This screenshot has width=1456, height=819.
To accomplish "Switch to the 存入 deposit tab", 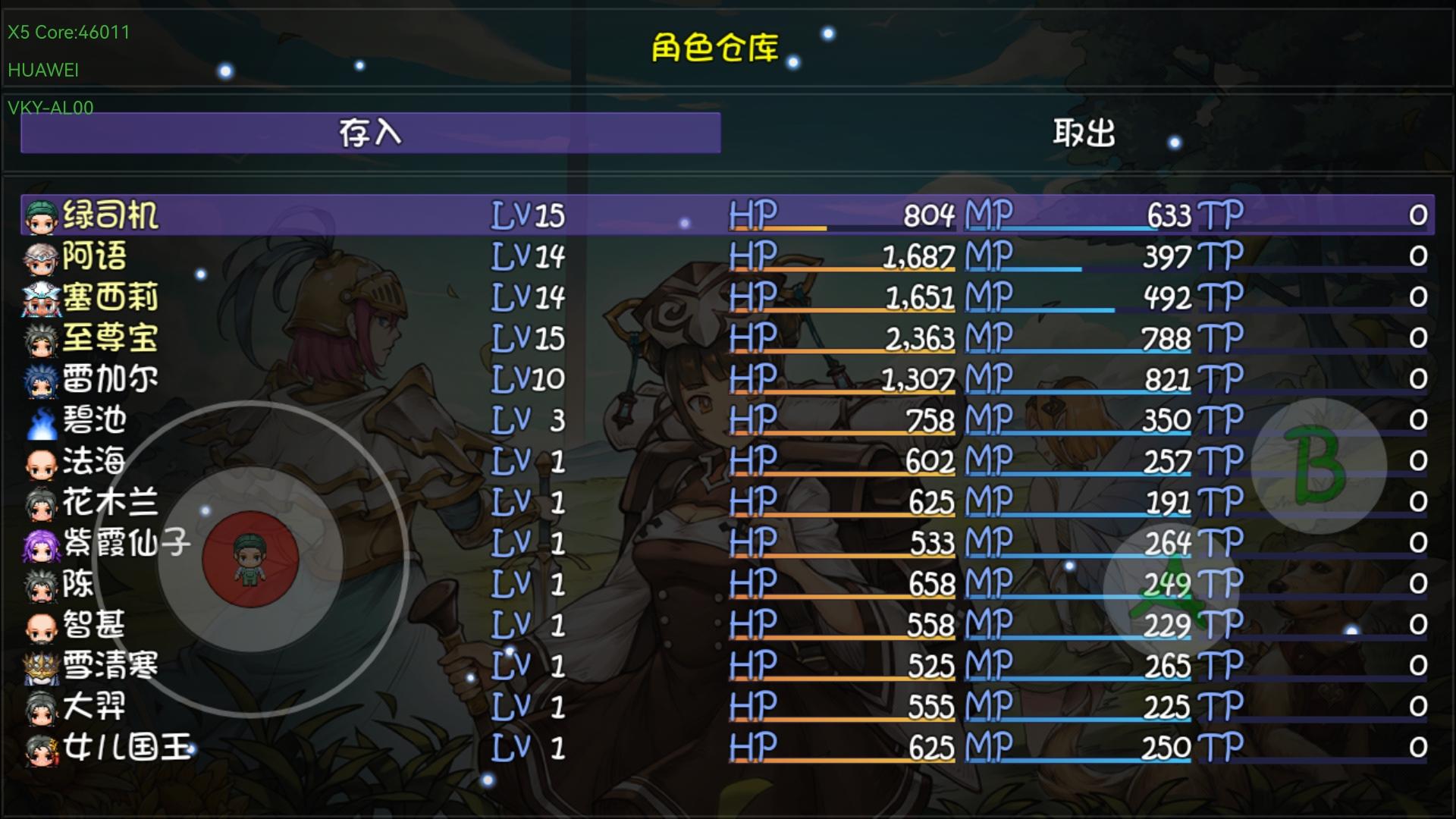I will tap(369, 133).
